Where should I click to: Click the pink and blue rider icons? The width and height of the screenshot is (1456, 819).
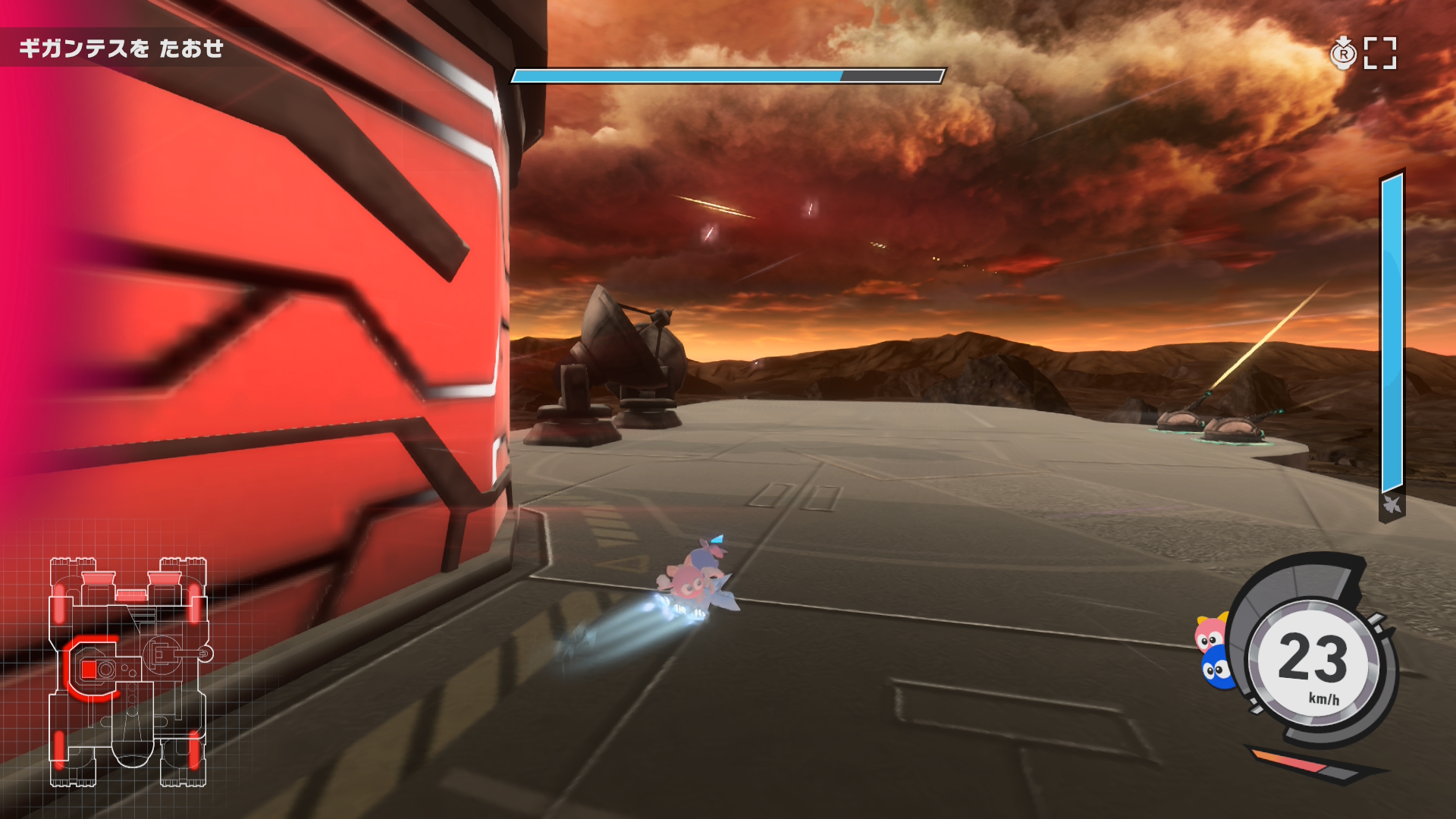tap(1214, 651)
